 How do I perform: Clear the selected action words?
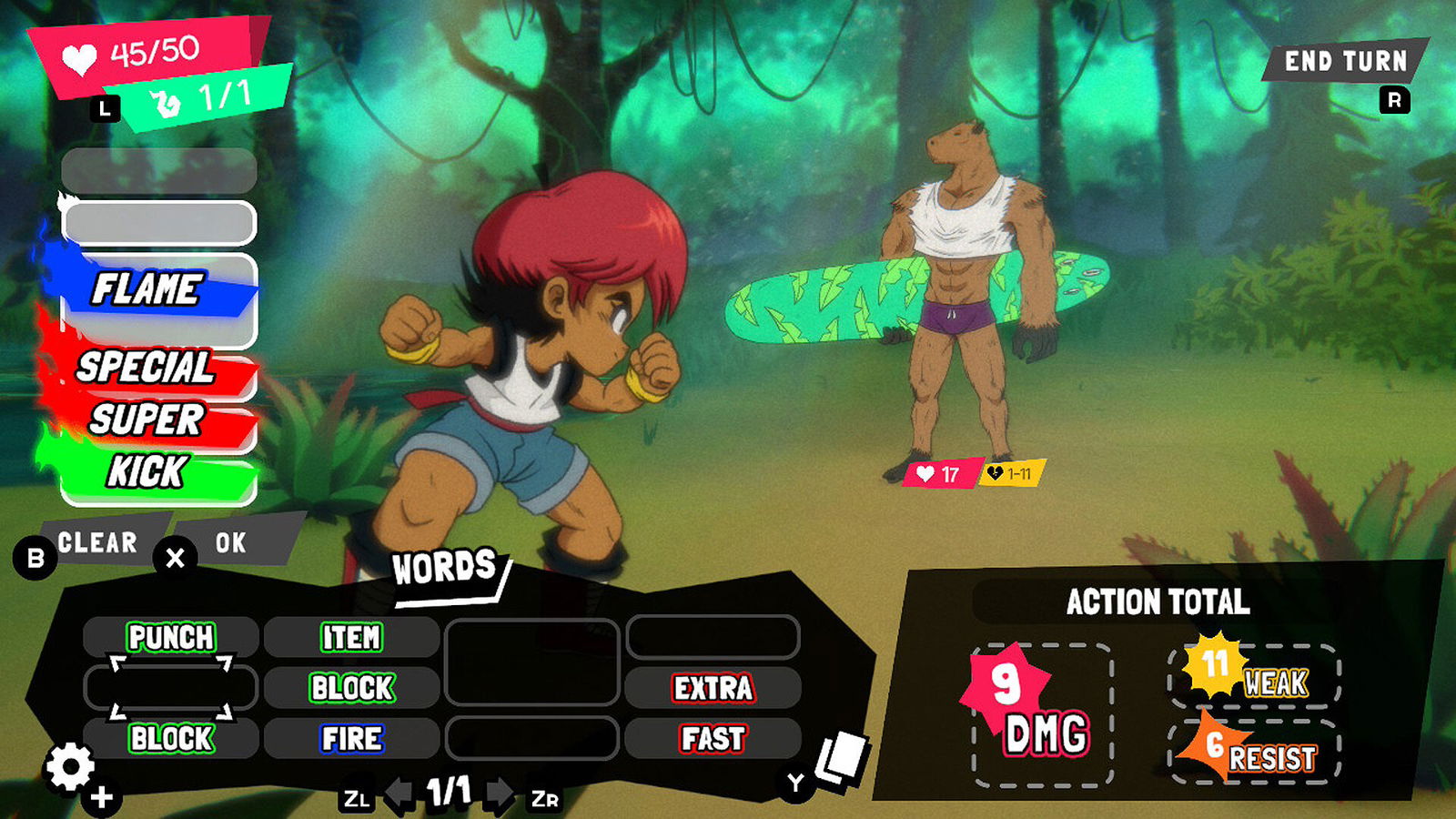(x=97, y=542)
